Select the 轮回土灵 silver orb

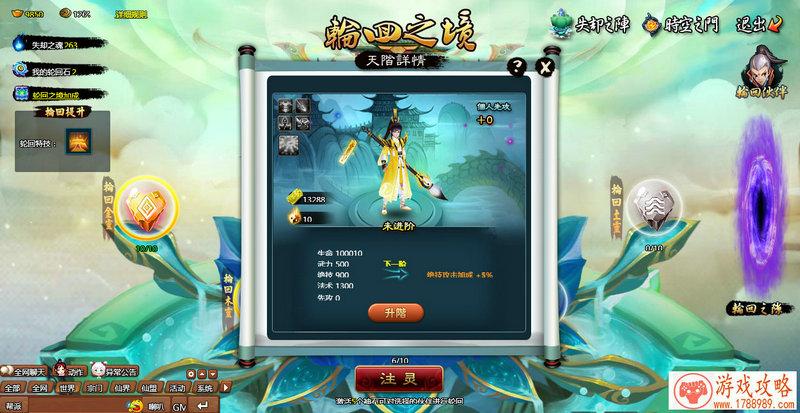(655, 206)
